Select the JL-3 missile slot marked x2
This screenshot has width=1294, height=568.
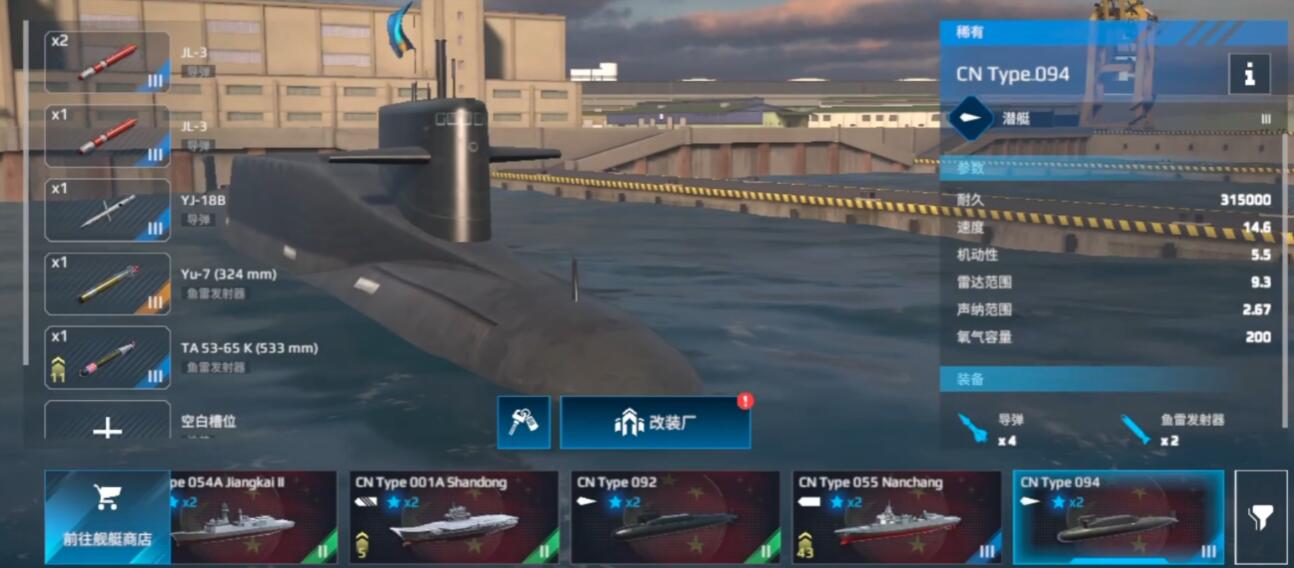click(x=107, y=62)
